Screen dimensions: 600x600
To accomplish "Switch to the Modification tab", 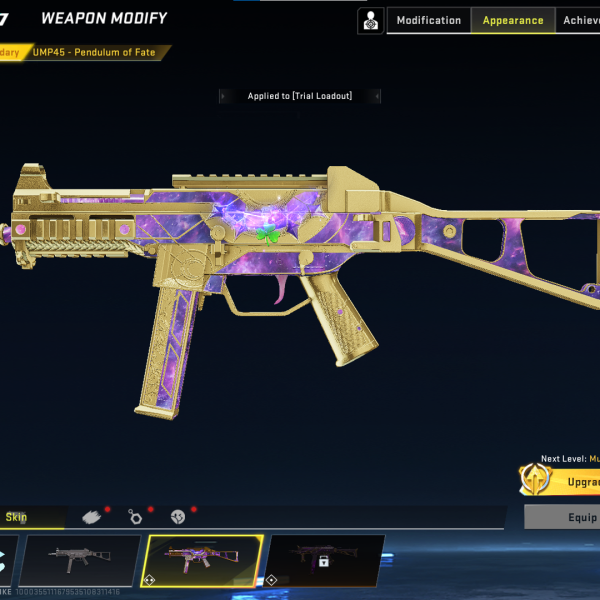I will coord(429,21).
